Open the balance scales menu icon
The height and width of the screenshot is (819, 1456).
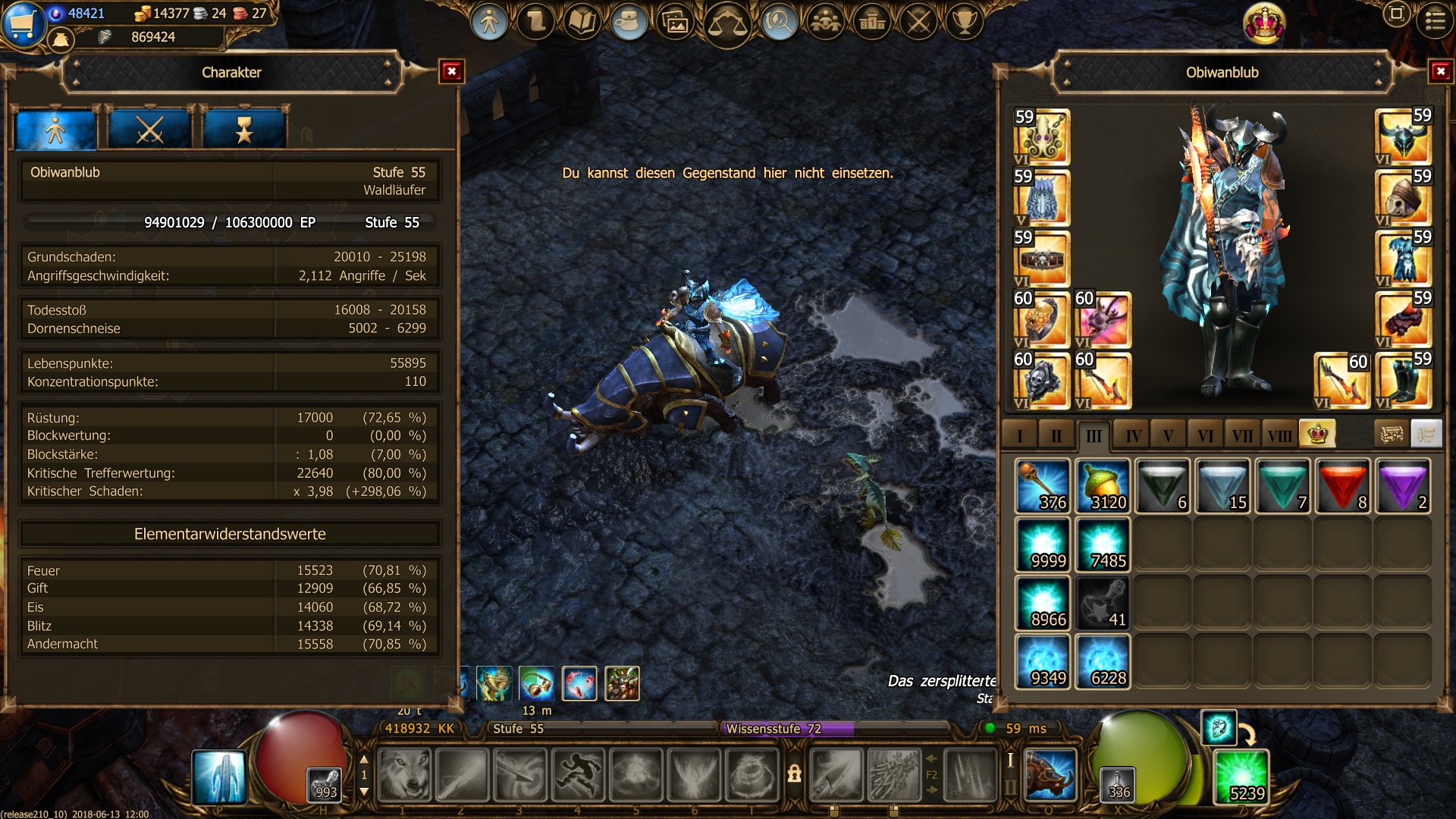727,23
